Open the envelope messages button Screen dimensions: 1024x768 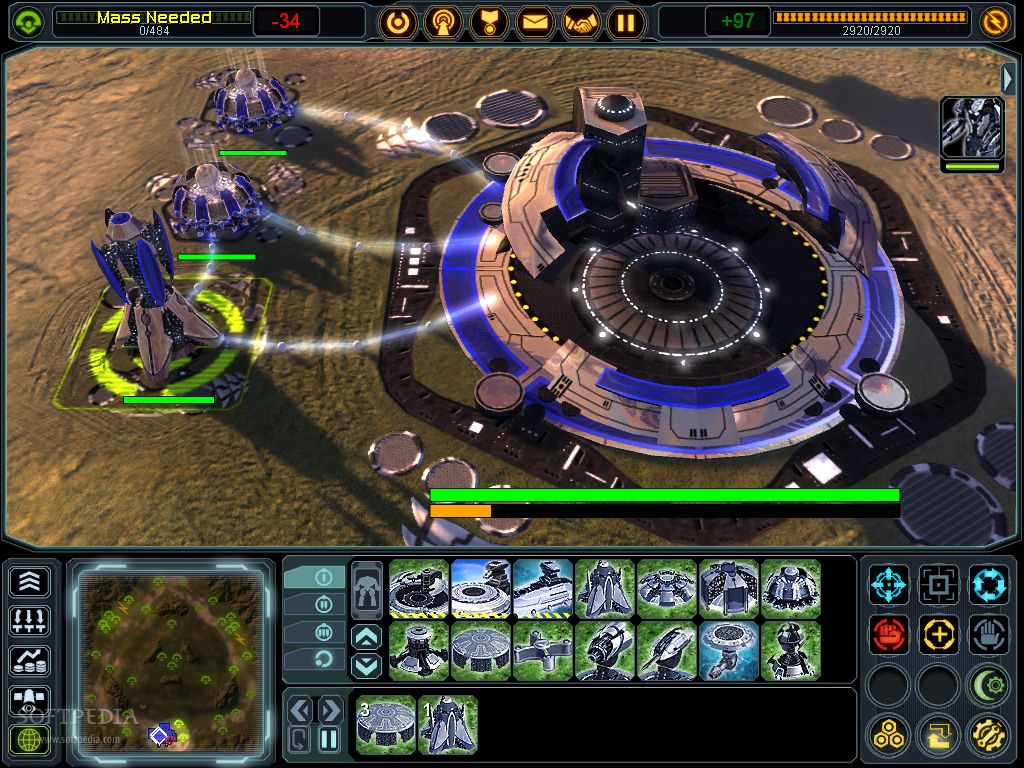[x=535, y=21]
